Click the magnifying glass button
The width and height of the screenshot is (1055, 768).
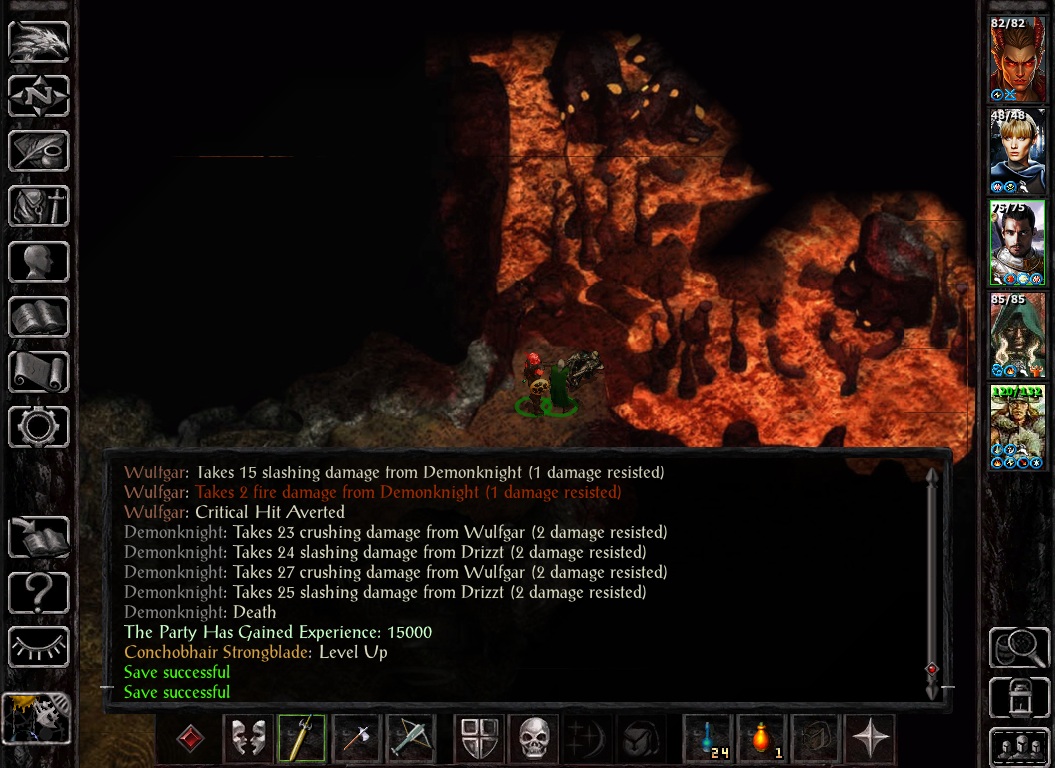coord(1018,648)
